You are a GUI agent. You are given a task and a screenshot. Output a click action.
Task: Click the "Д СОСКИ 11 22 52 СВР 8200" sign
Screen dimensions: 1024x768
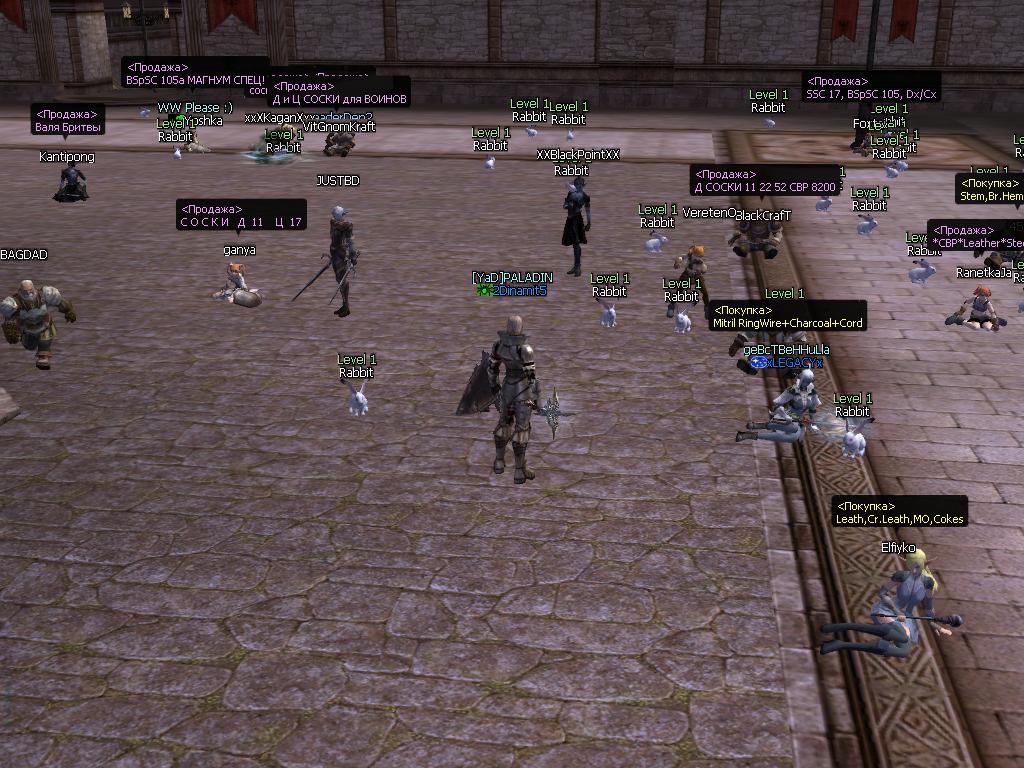pyautogui.click(x=765, y=181)
